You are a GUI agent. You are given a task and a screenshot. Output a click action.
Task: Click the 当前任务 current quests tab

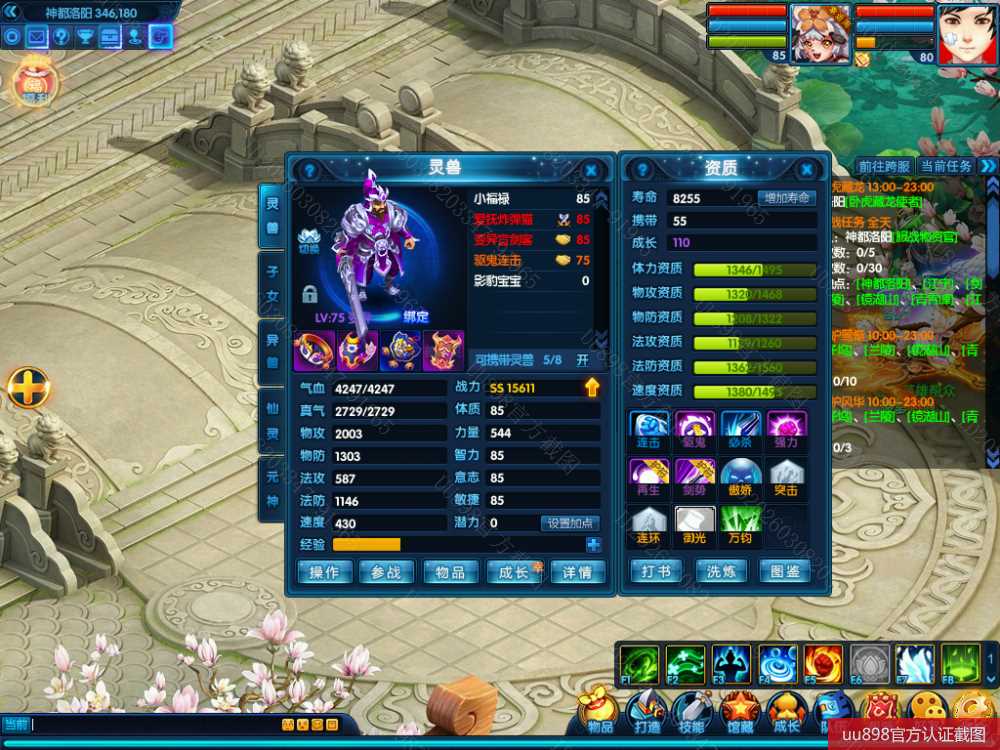(x=946, y=166)
